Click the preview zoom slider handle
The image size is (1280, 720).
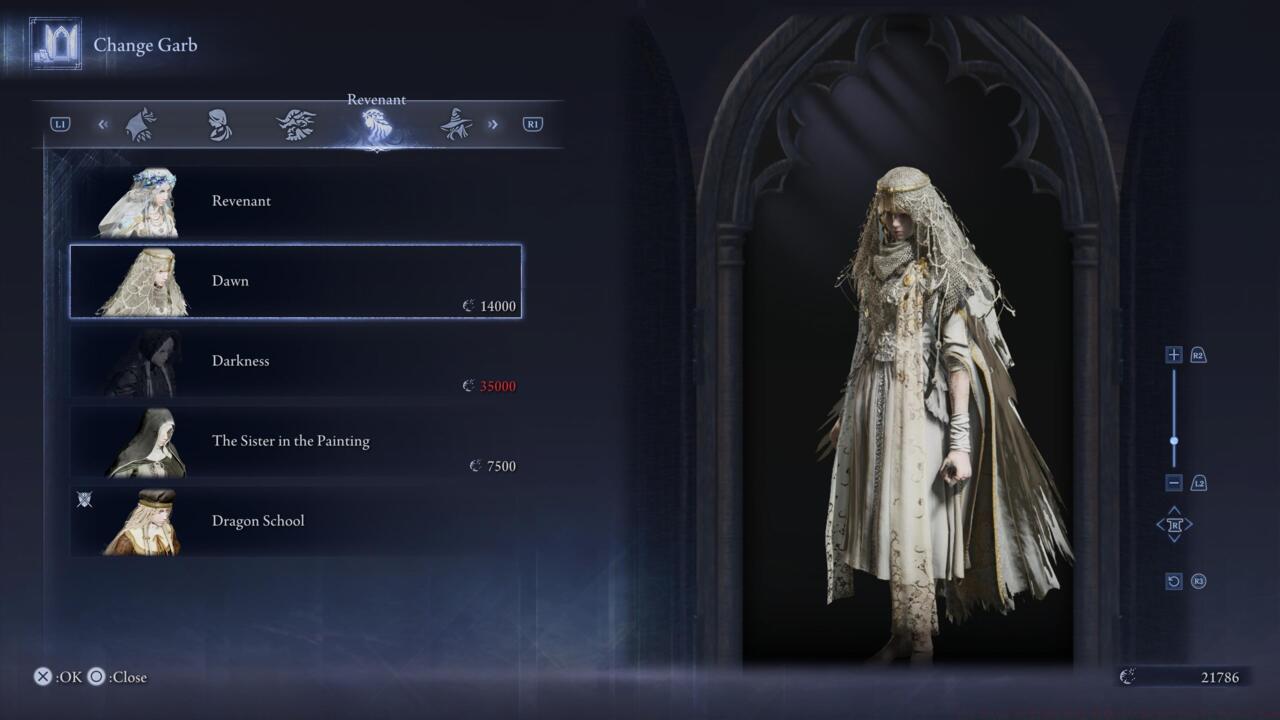[1174, 440]
